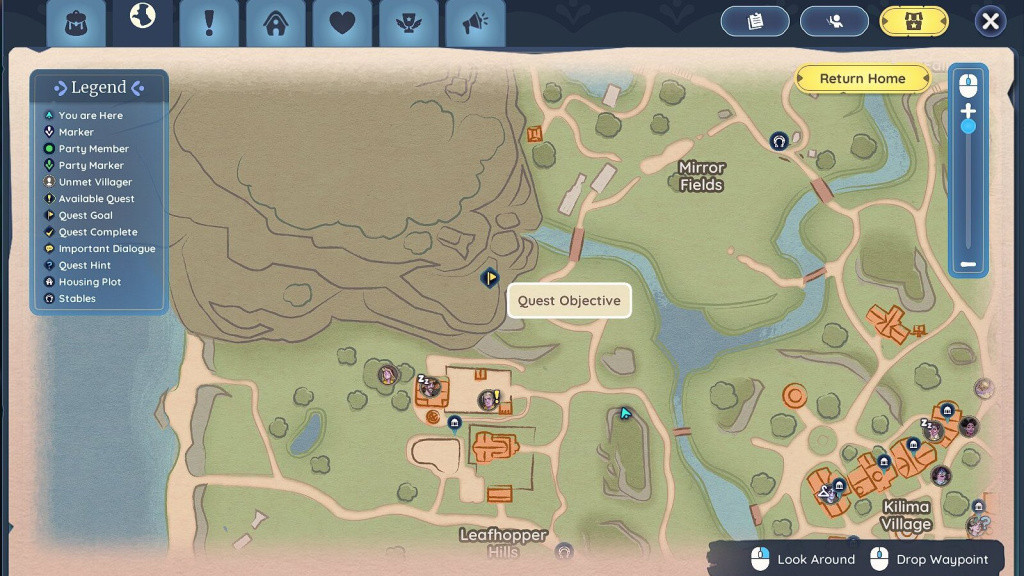
Task: Switch to the exclamation mark quests tab
Action: [209, 23]
